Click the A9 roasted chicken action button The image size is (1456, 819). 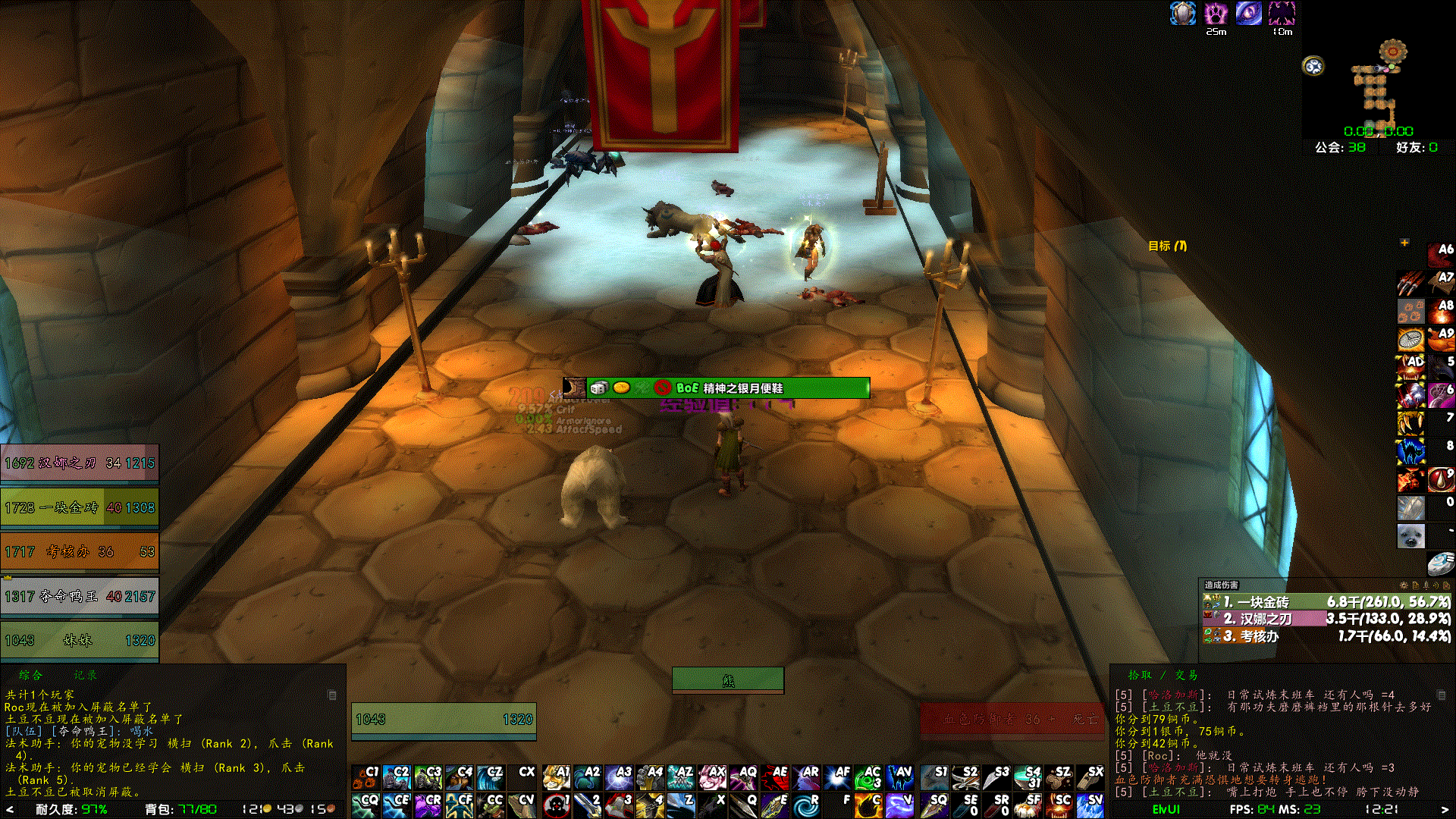tap(1441, 339)
